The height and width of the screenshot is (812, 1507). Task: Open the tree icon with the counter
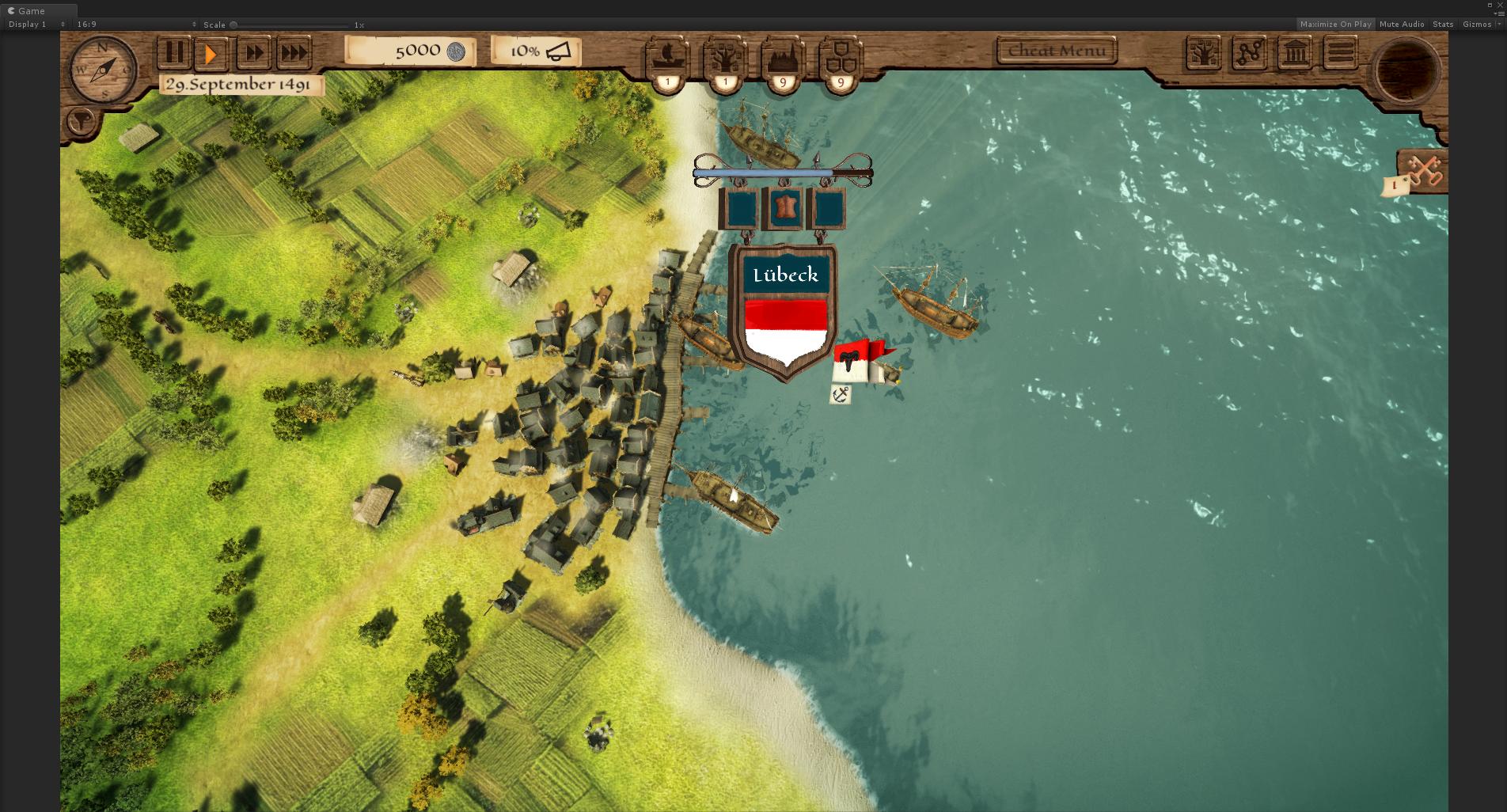[725, 57]
